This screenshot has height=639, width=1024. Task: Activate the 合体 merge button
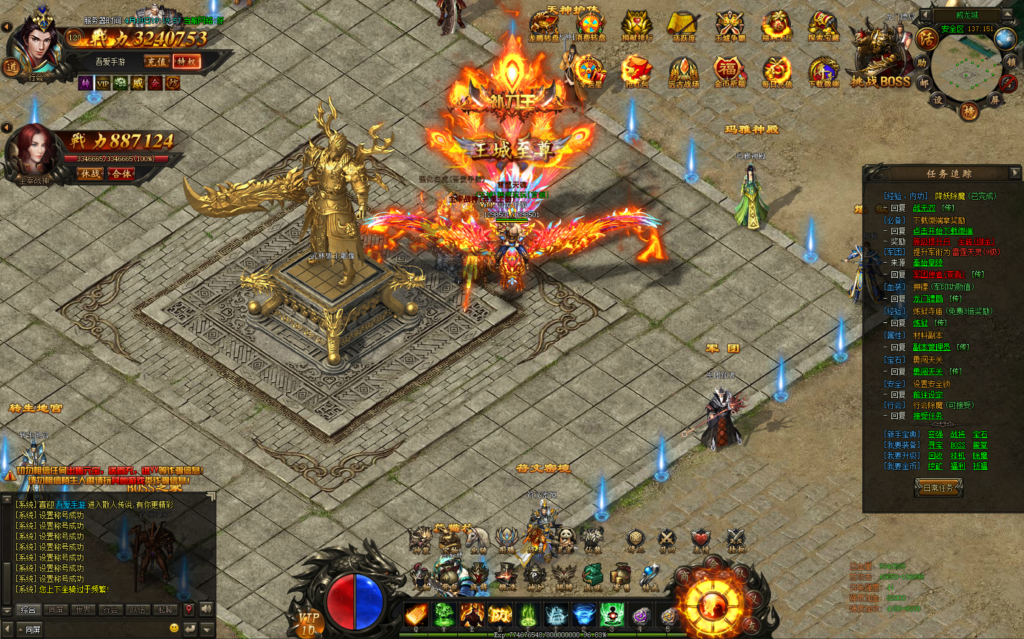pyautogui.click(x=121, y=173)
